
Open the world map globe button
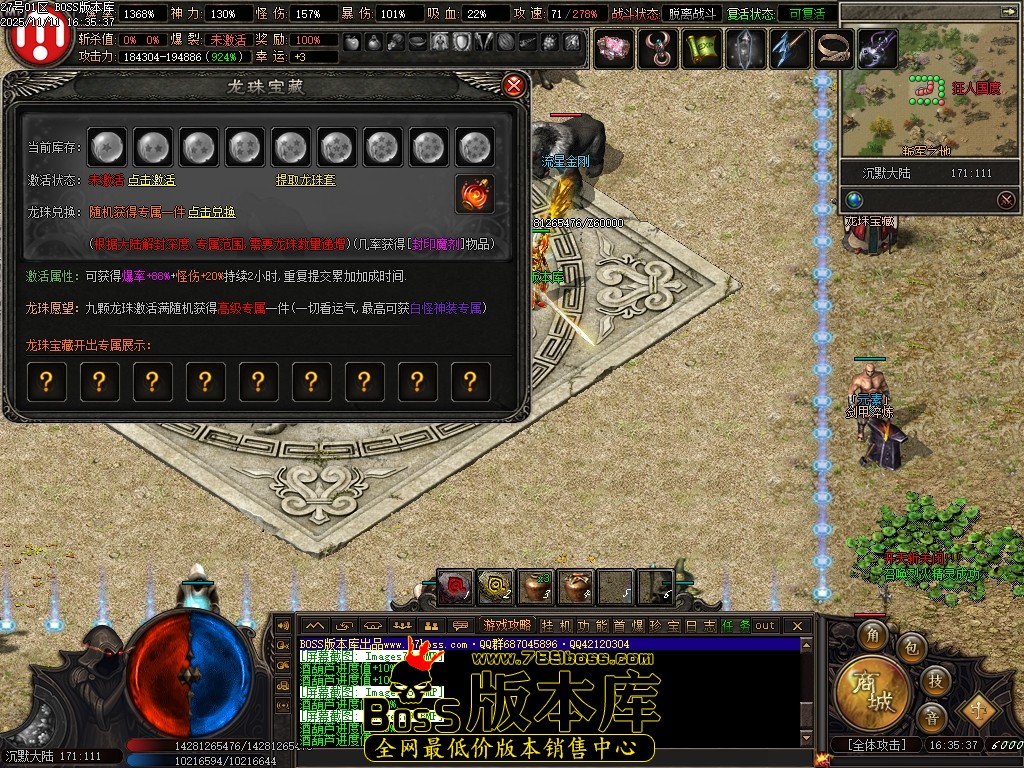(x=854, y=199)
